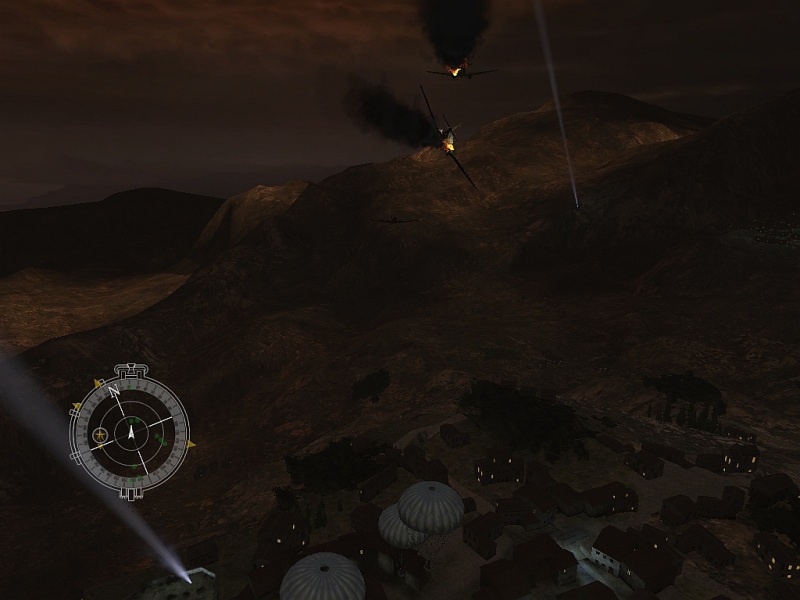Select the gold star objective marker on radar
800x600 pixels.
coord(100,434)
